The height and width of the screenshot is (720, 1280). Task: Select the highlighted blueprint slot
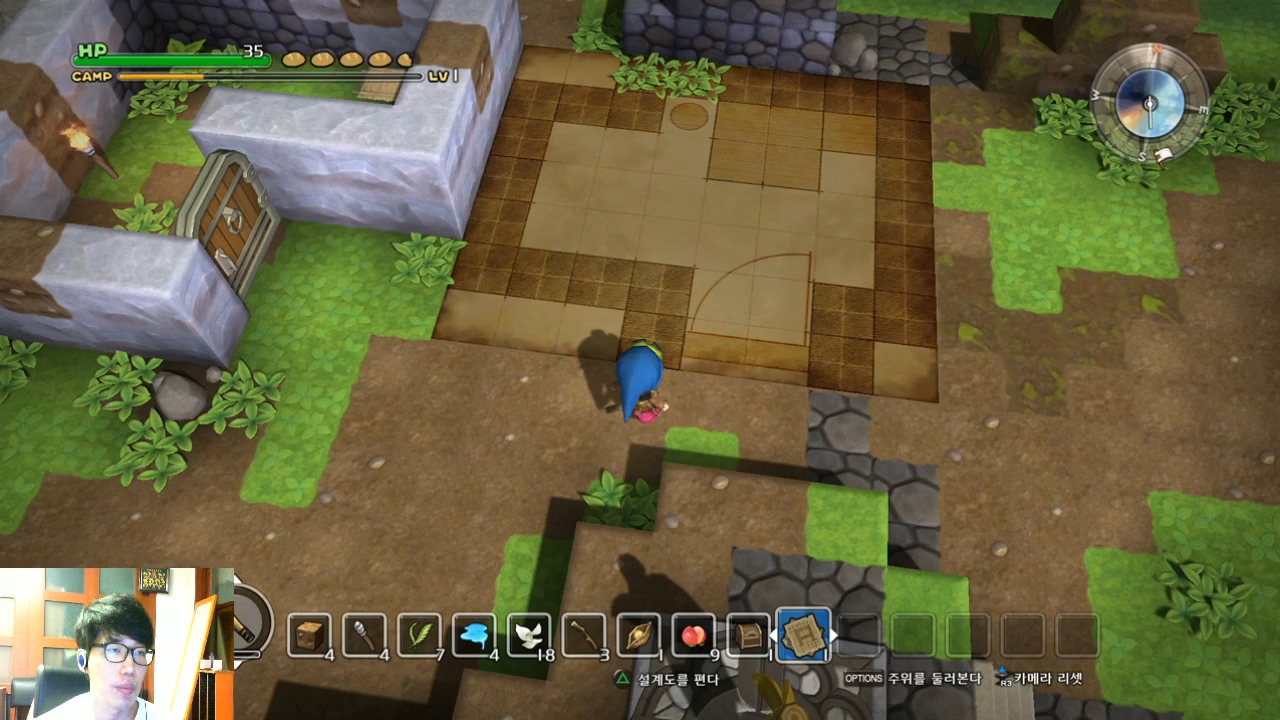click(803, 635)
